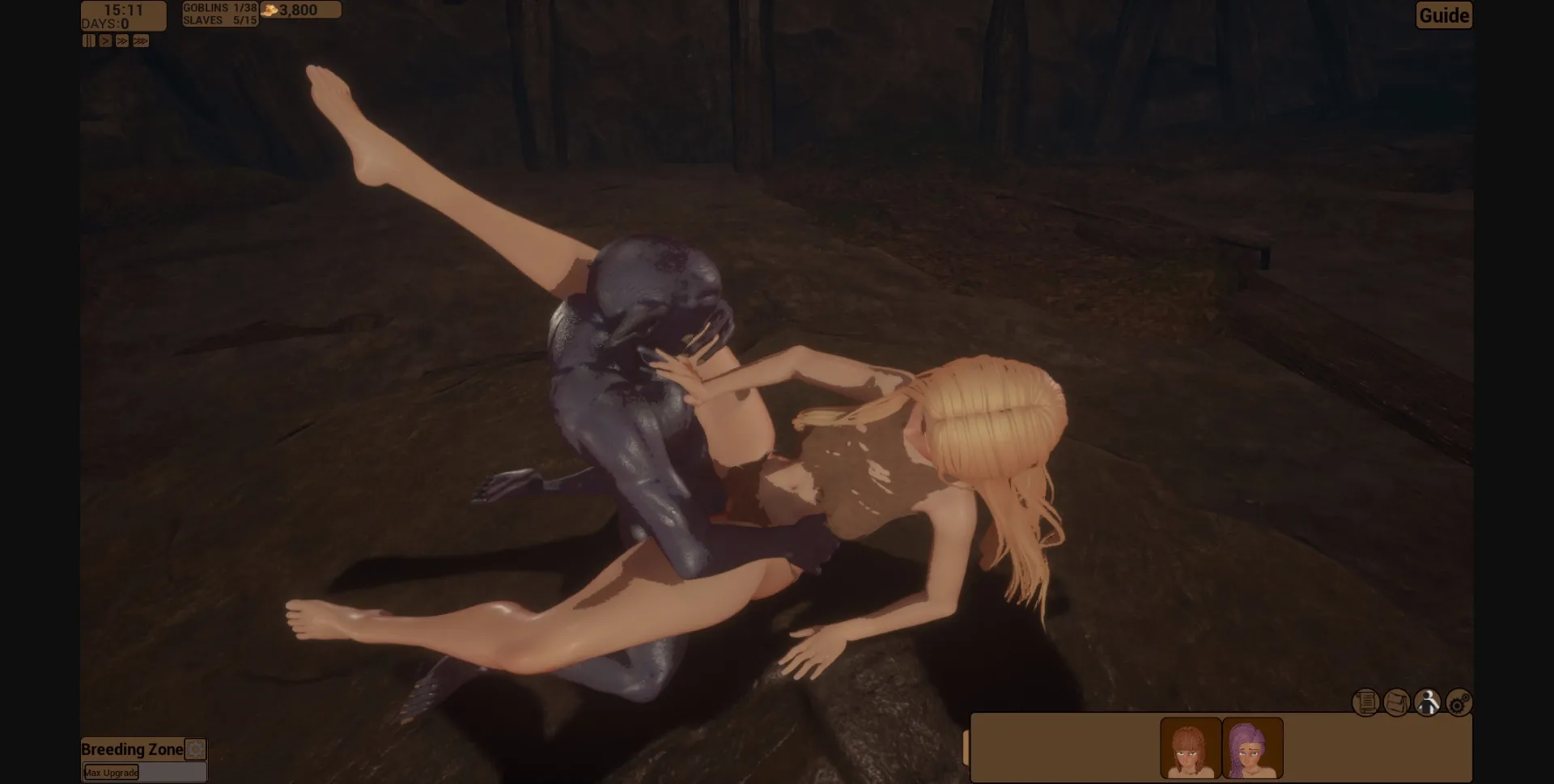Click the Breeding Zone title label
The image size is (1554, 784).
[131, 749]
